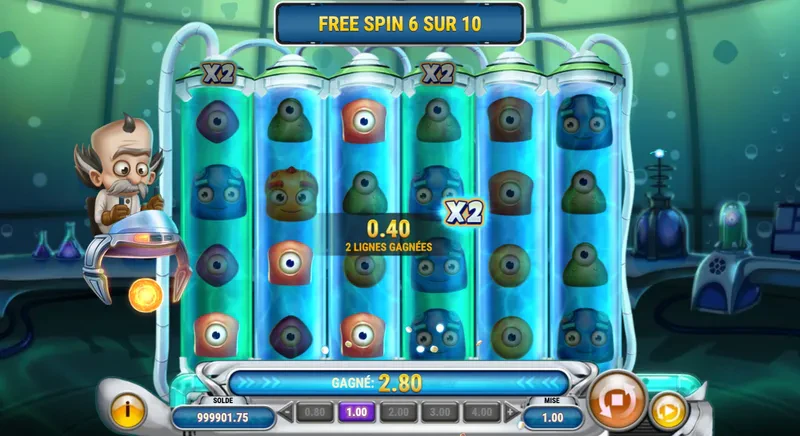Choose the 1.00 bet on the bet selector
Image resolution: width=800 pixels, height=436 pixels.
(355, 411)
